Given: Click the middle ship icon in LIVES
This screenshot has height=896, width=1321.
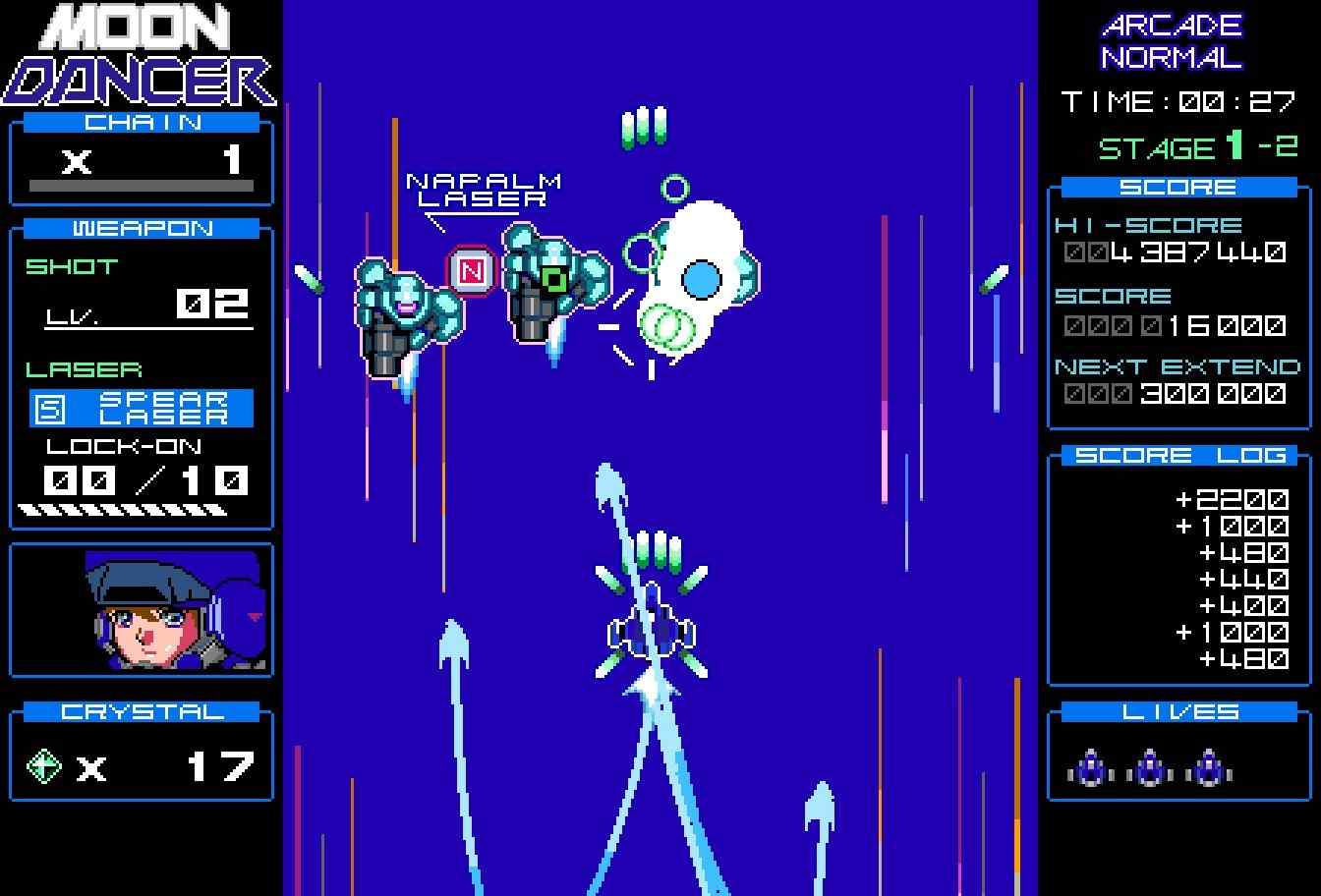Looking at the screenshot, I should click(1148, 766).
